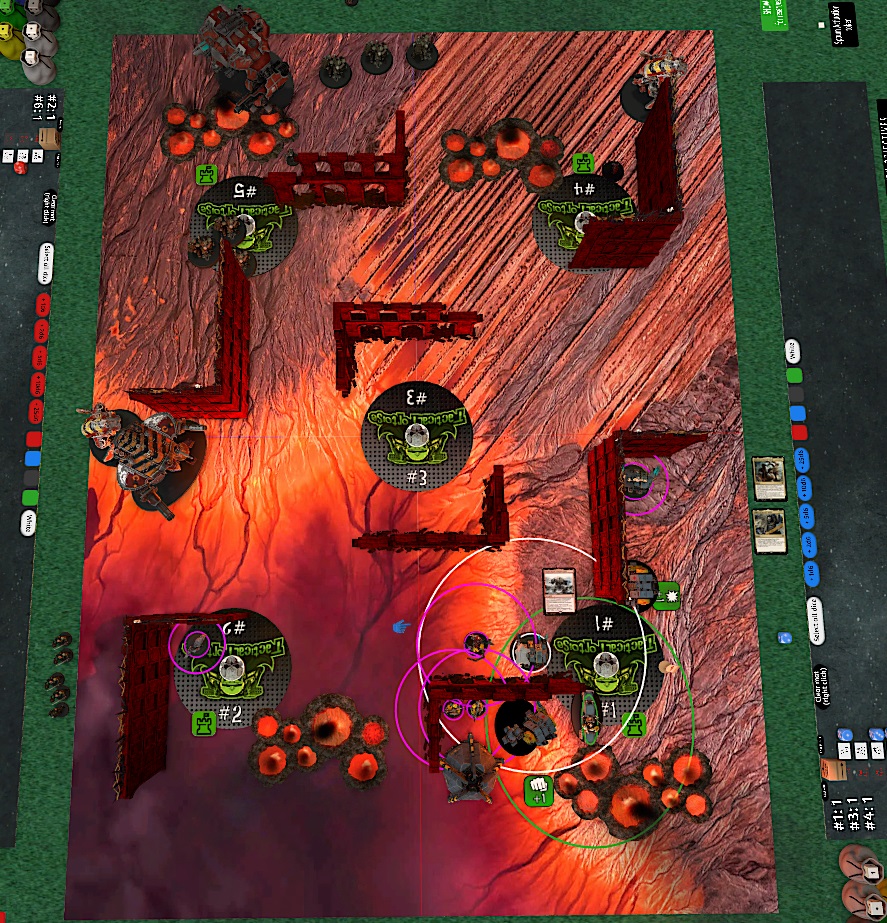Screen dimensions: 887x923
Task: Pick the green dice colour swatch beside blue buttons
Action: pyautogui.click(x=794, y=376)
